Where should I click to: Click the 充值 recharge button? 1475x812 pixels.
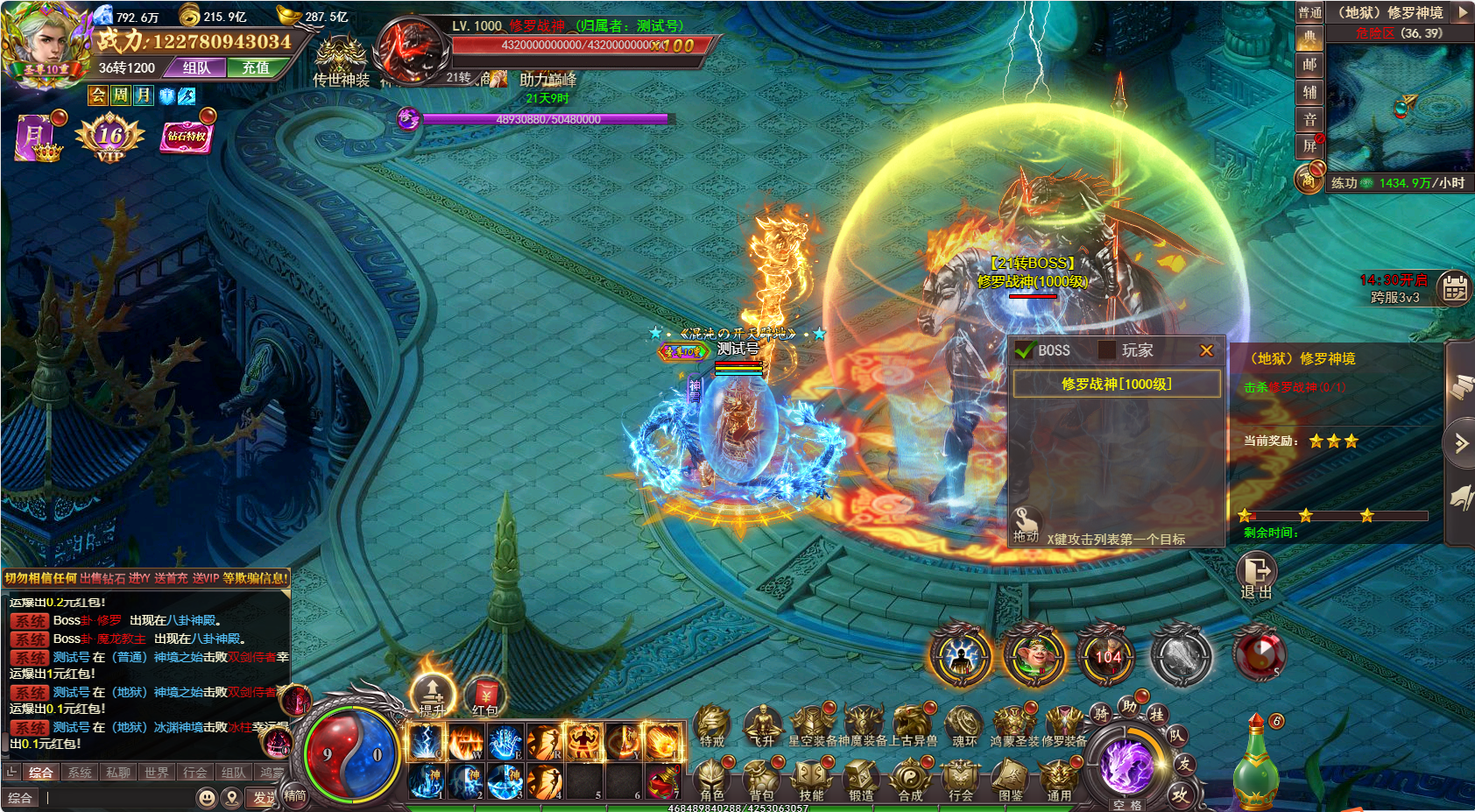[x=256, y=67]
